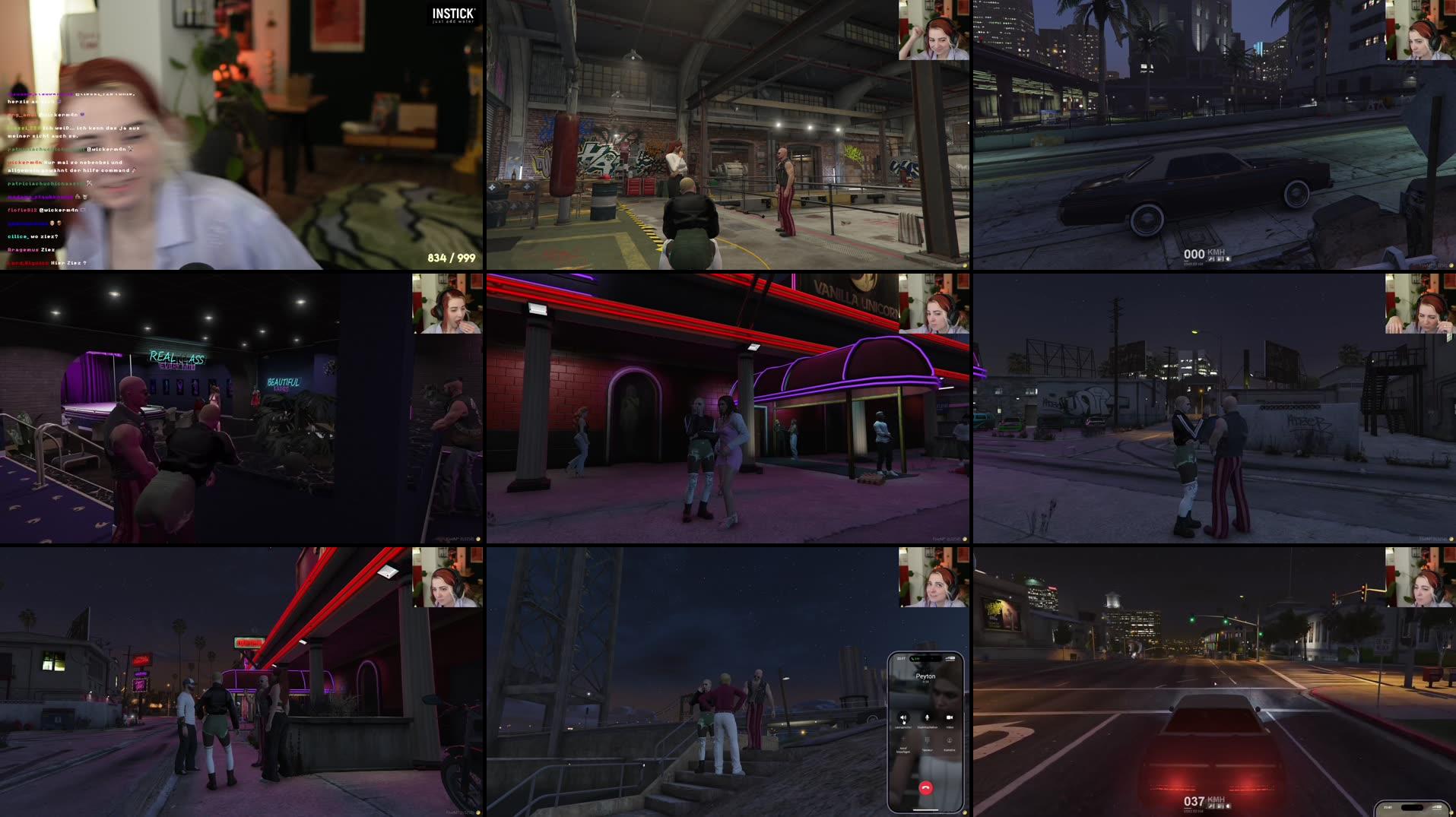Click the battery icon on the phone status bar

coord(950,658)
